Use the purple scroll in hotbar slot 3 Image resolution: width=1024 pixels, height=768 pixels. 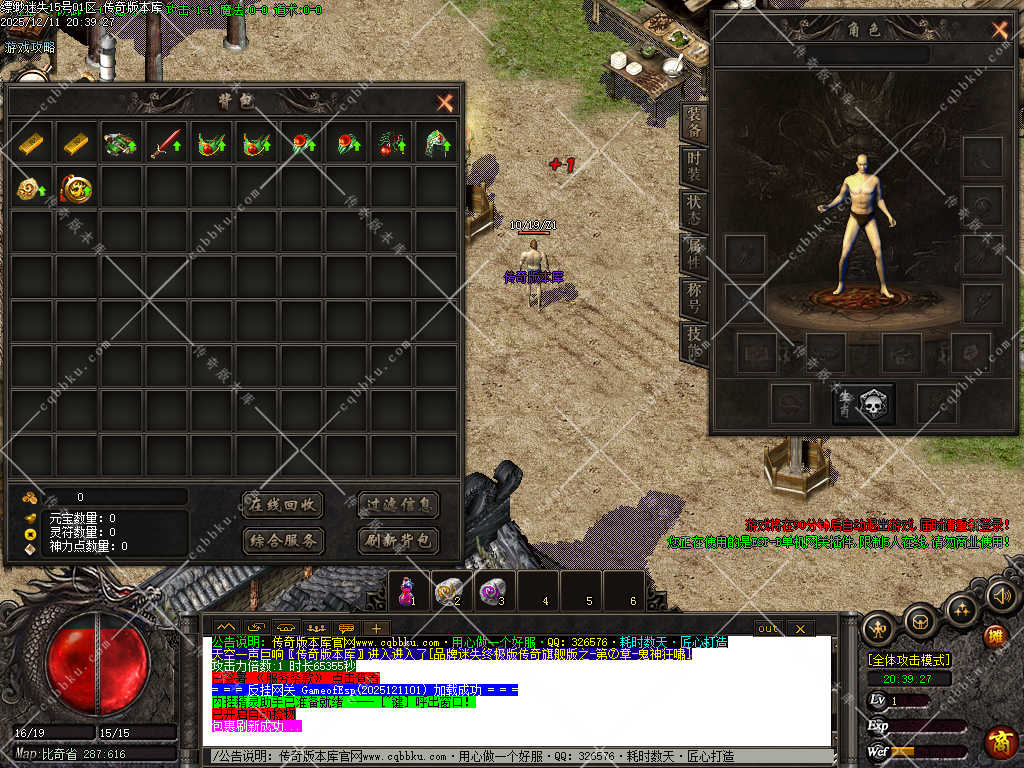click(x=493, y=591)
